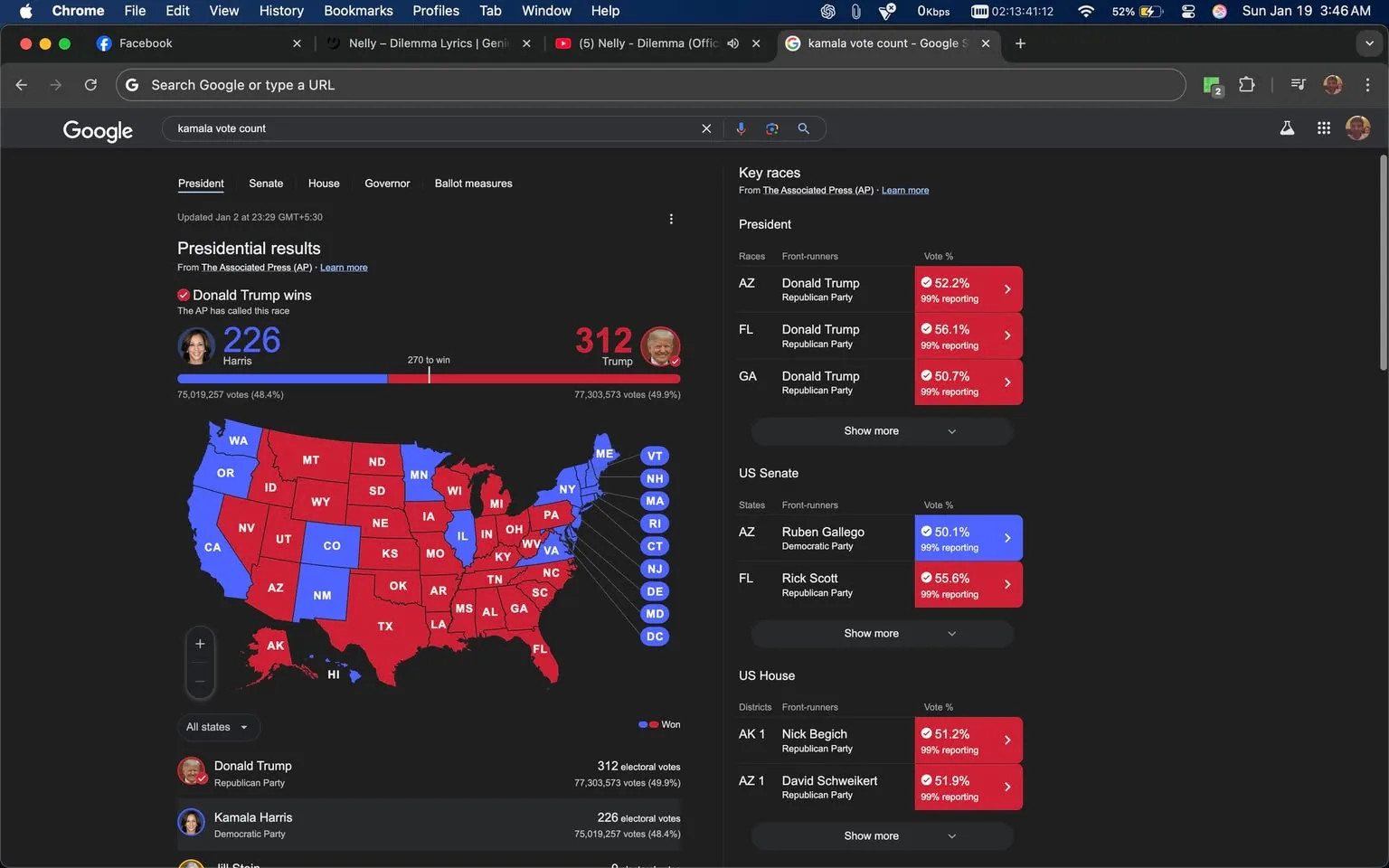Switch to the Senate results tab
The width and height of the screenshot is (1389, 868).
[266, 183]
